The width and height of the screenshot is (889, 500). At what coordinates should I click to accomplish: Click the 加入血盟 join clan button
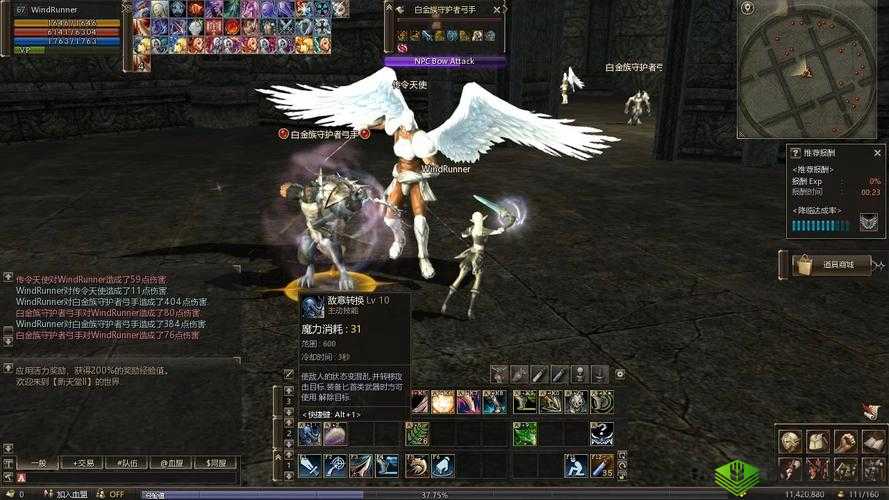coord(72,494)
